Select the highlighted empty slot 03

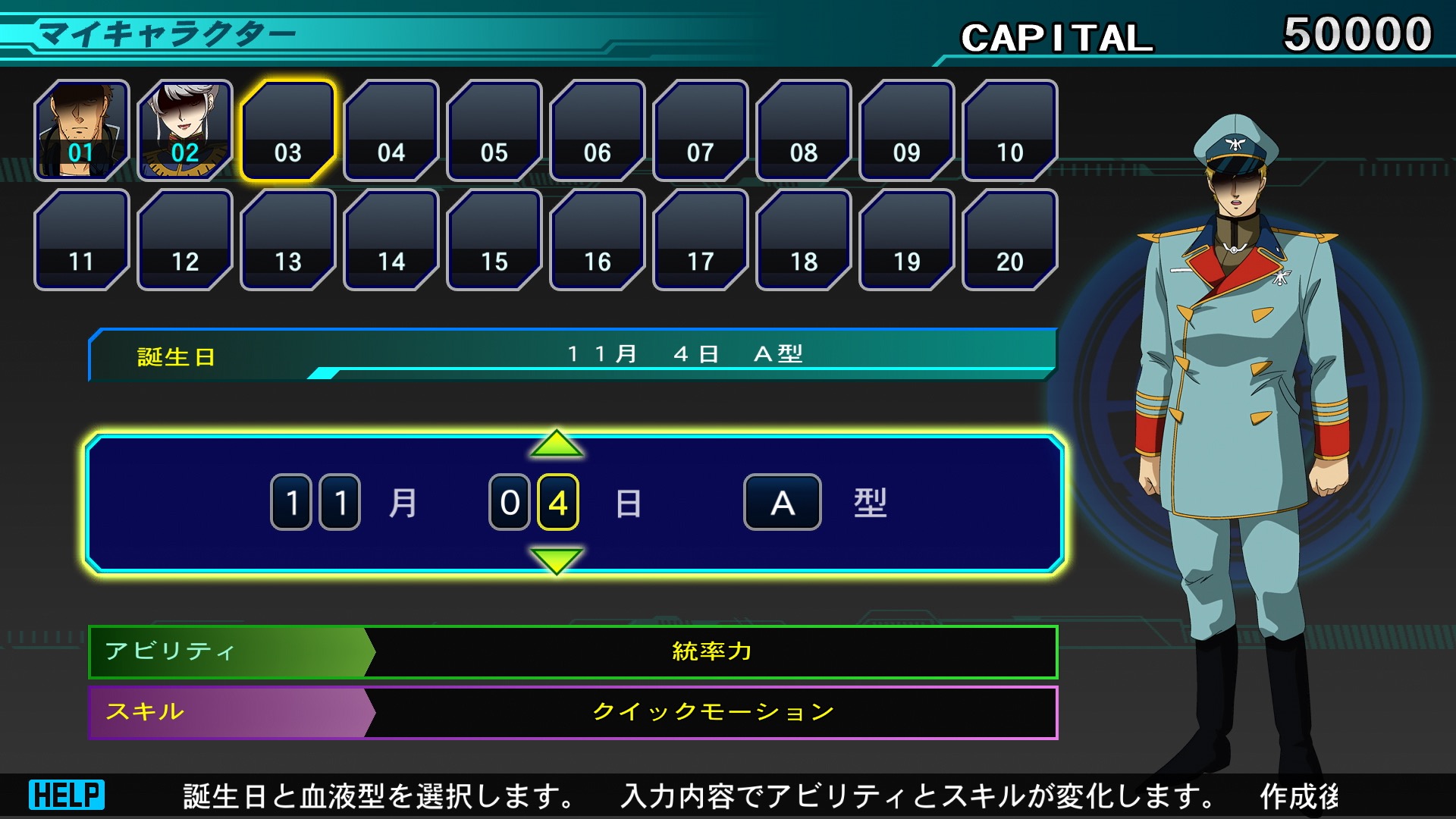[x=288, y=130]
